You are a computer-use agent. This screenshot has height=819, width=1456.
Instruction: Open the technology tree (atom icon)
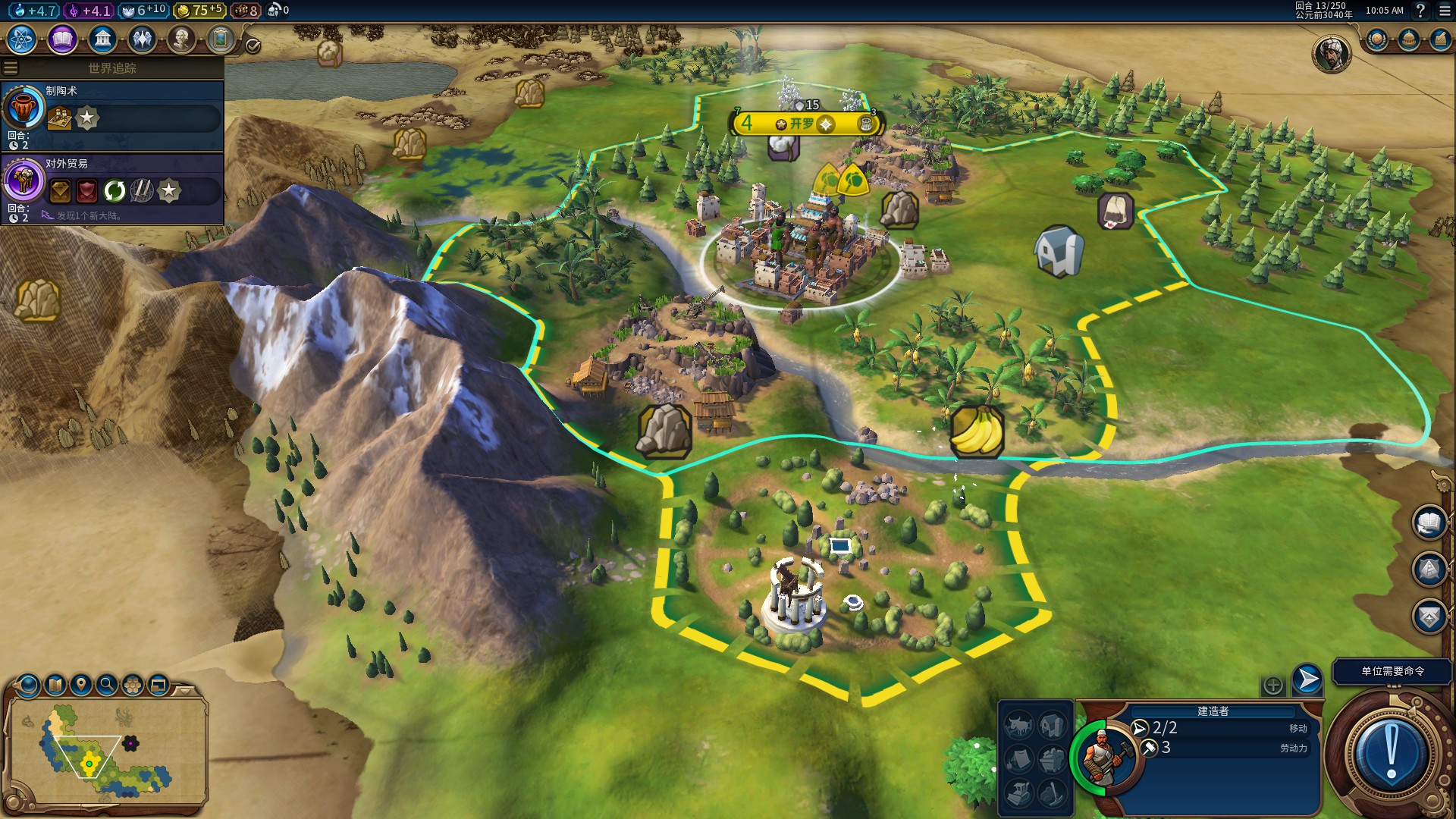pos(22,39)
